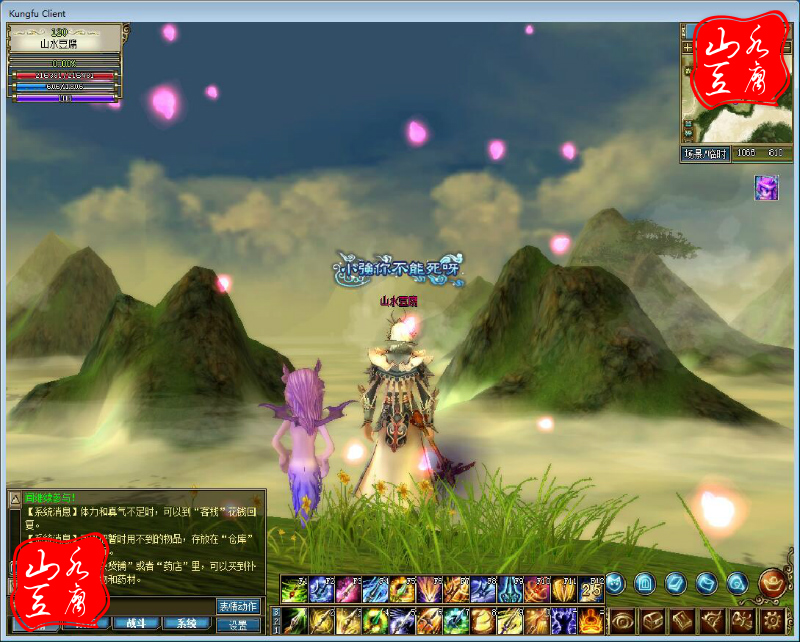This screenshot has height=642, width=800.
Task: Use the F12 slot item with count 25
Action: tap(591, 590)
